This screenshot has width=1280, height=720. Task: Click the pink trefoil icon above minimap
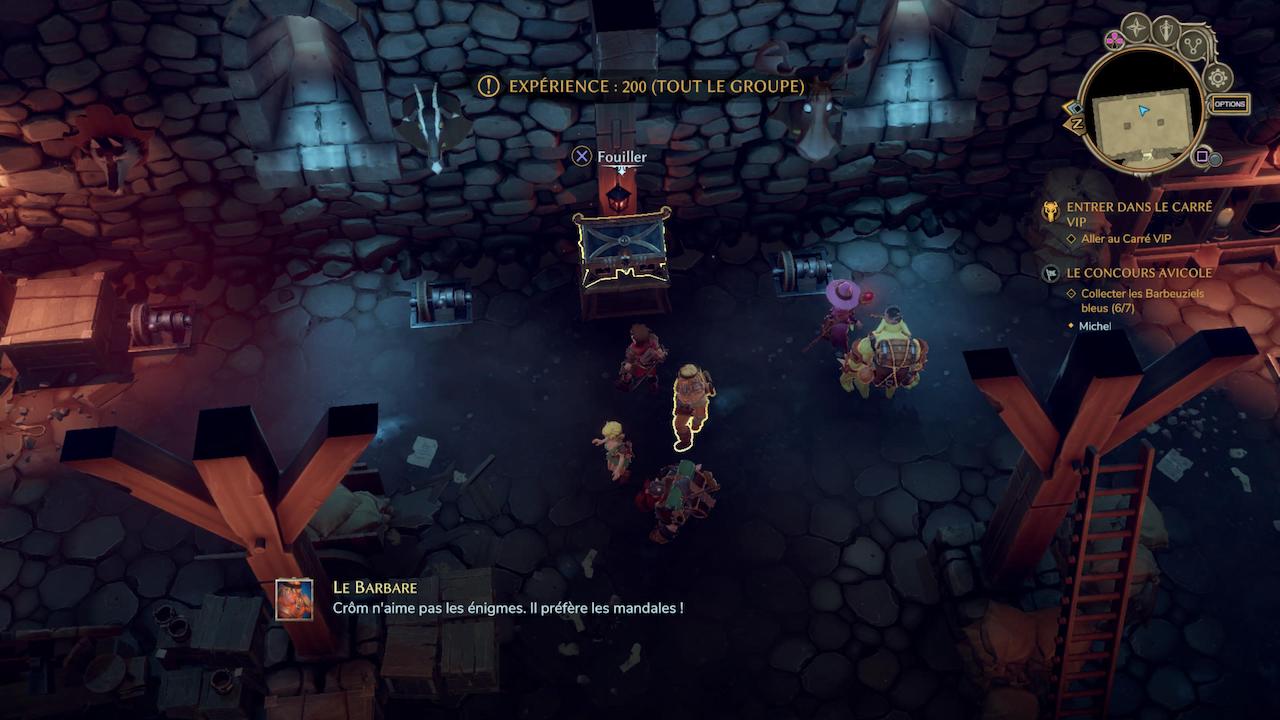click(x=1114, y=40)
